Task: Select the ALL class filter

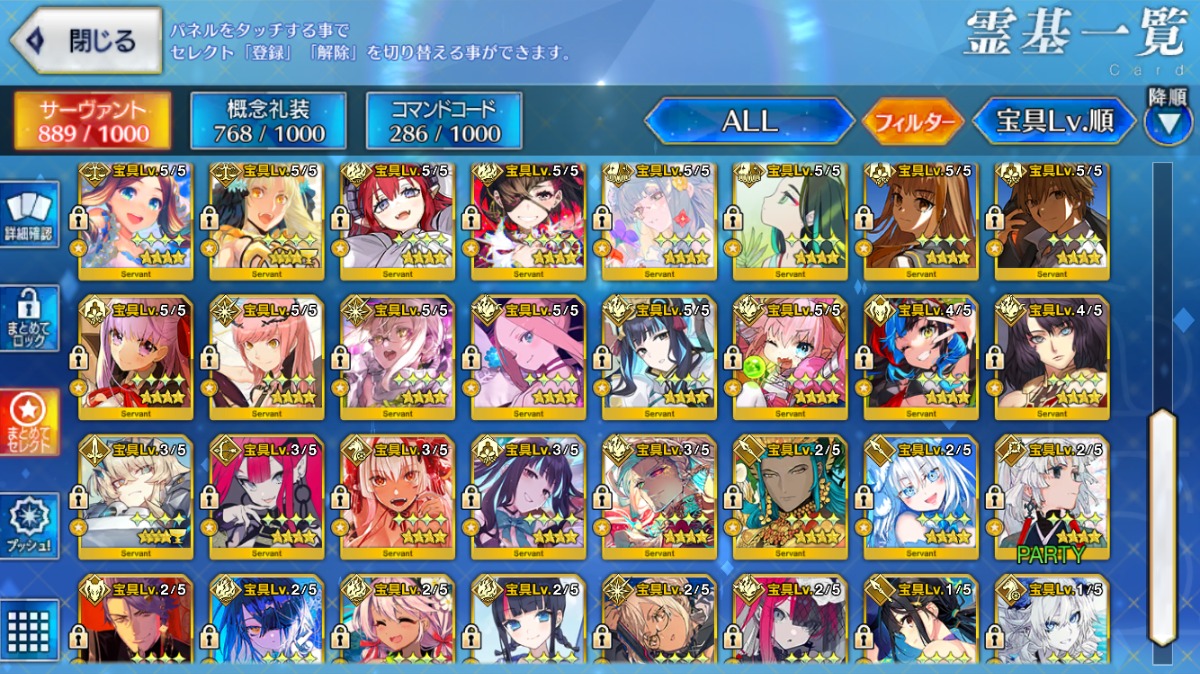Action: (749, 122)
